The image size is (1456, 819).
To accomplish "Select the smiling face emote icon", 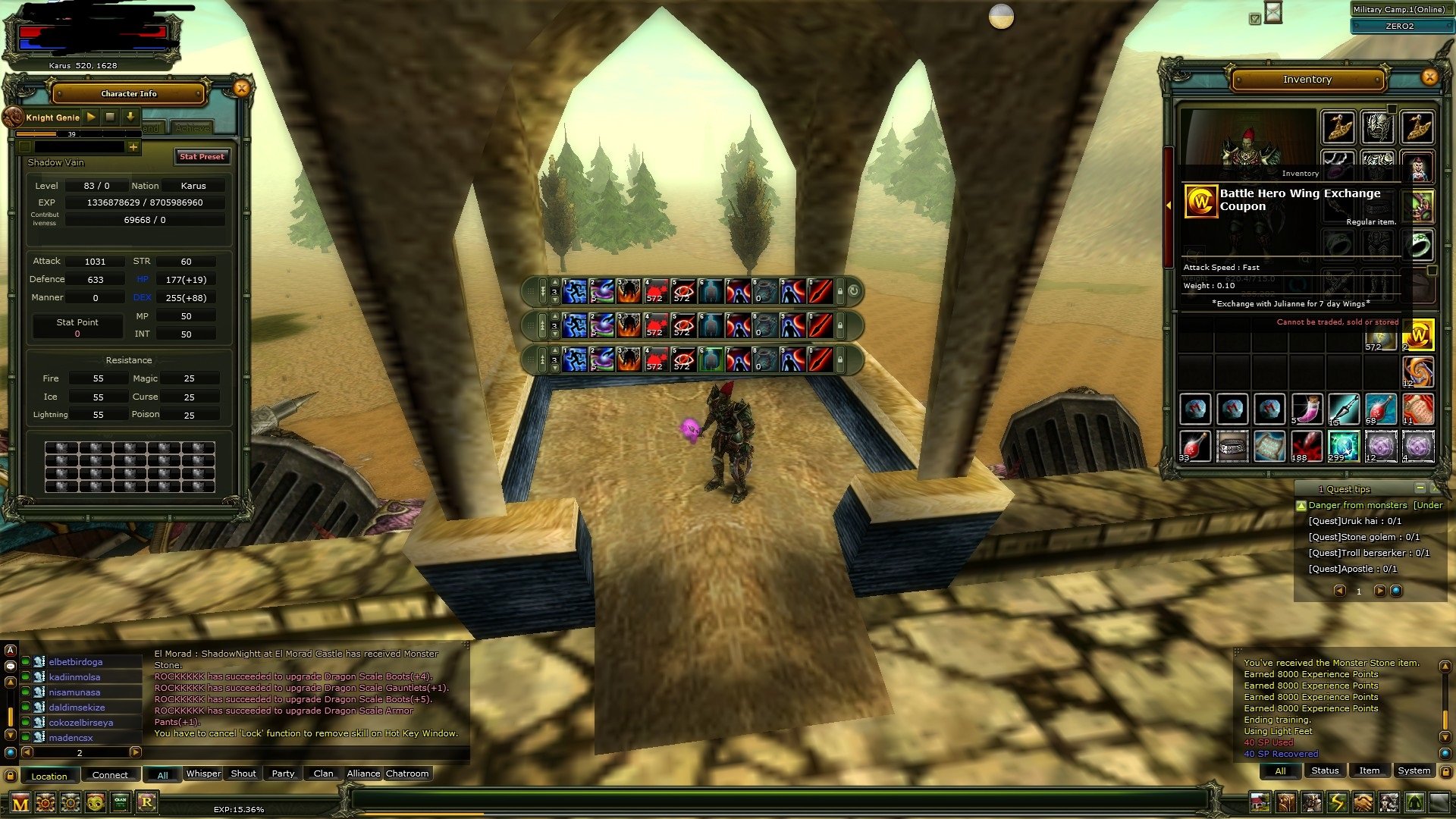I will 95,802.
